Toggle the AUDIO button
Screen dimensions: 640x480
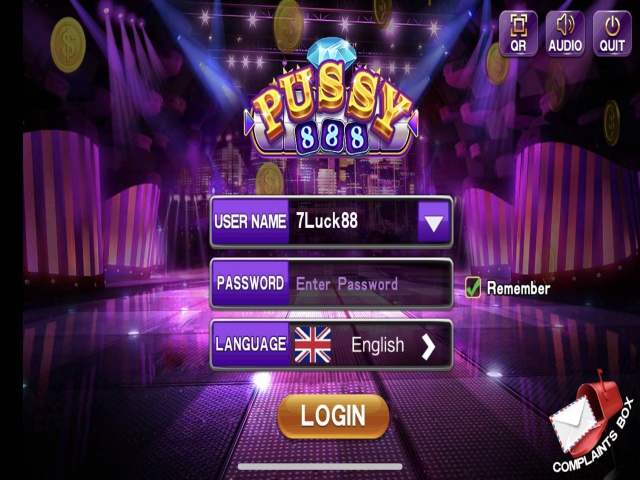pyautogui.click(x=565, y=33)
